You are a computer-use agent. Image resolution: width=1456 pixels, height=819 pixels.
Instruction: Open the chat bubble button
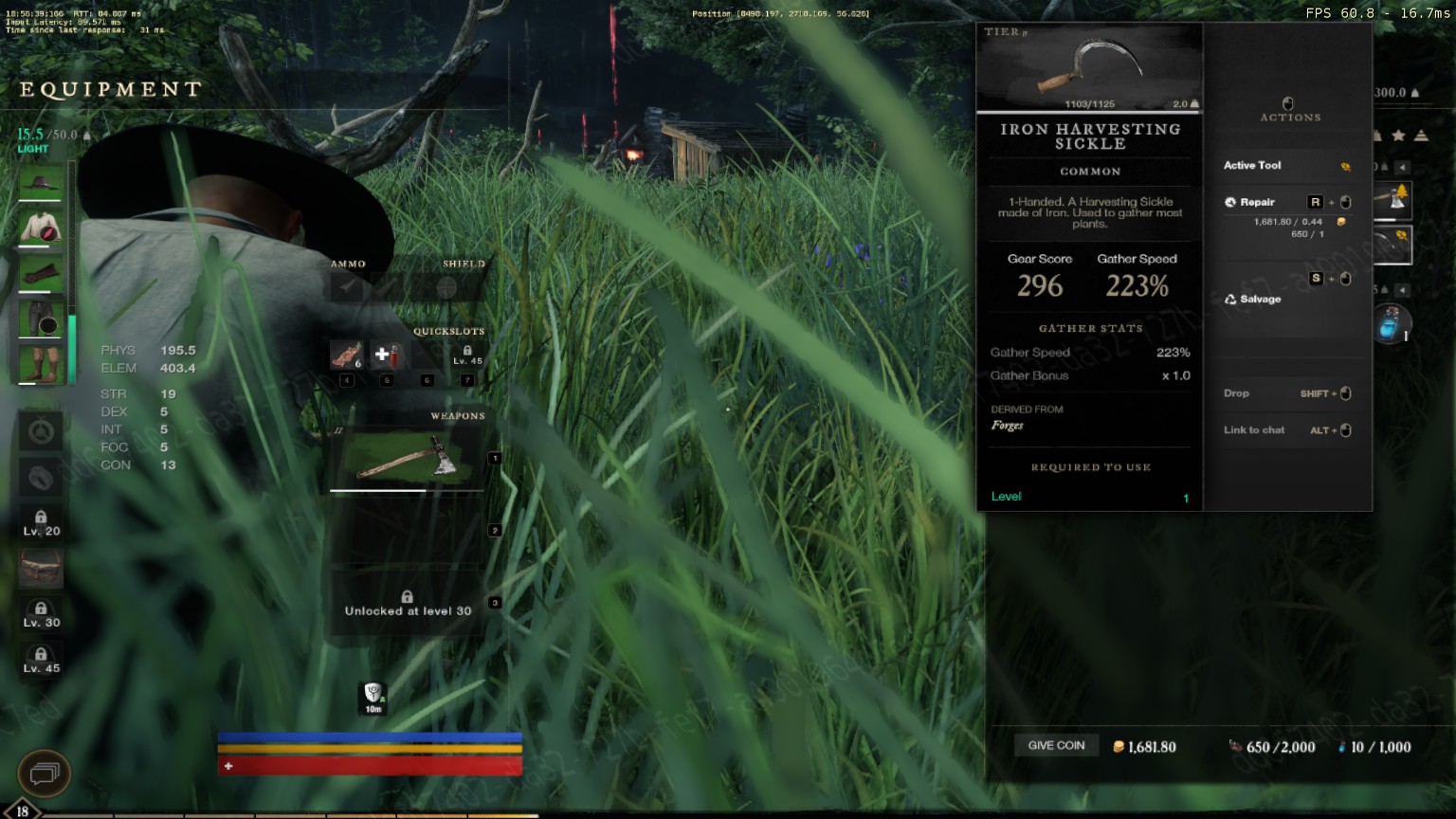44,773
